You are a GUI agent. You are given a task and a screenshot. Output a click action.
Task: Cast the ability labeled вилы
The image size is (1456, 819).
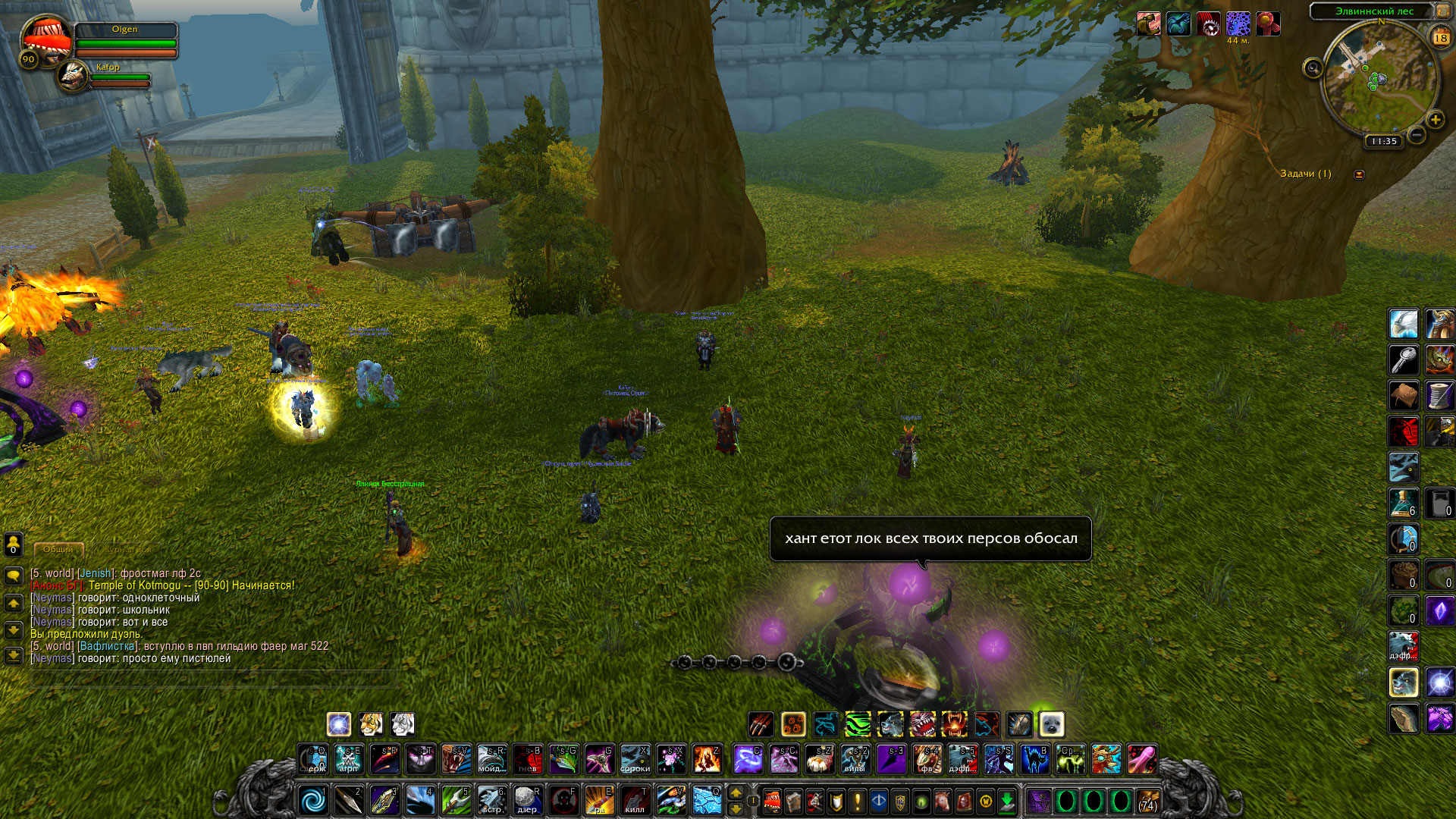pyautogui.click(x=855, y=758)
